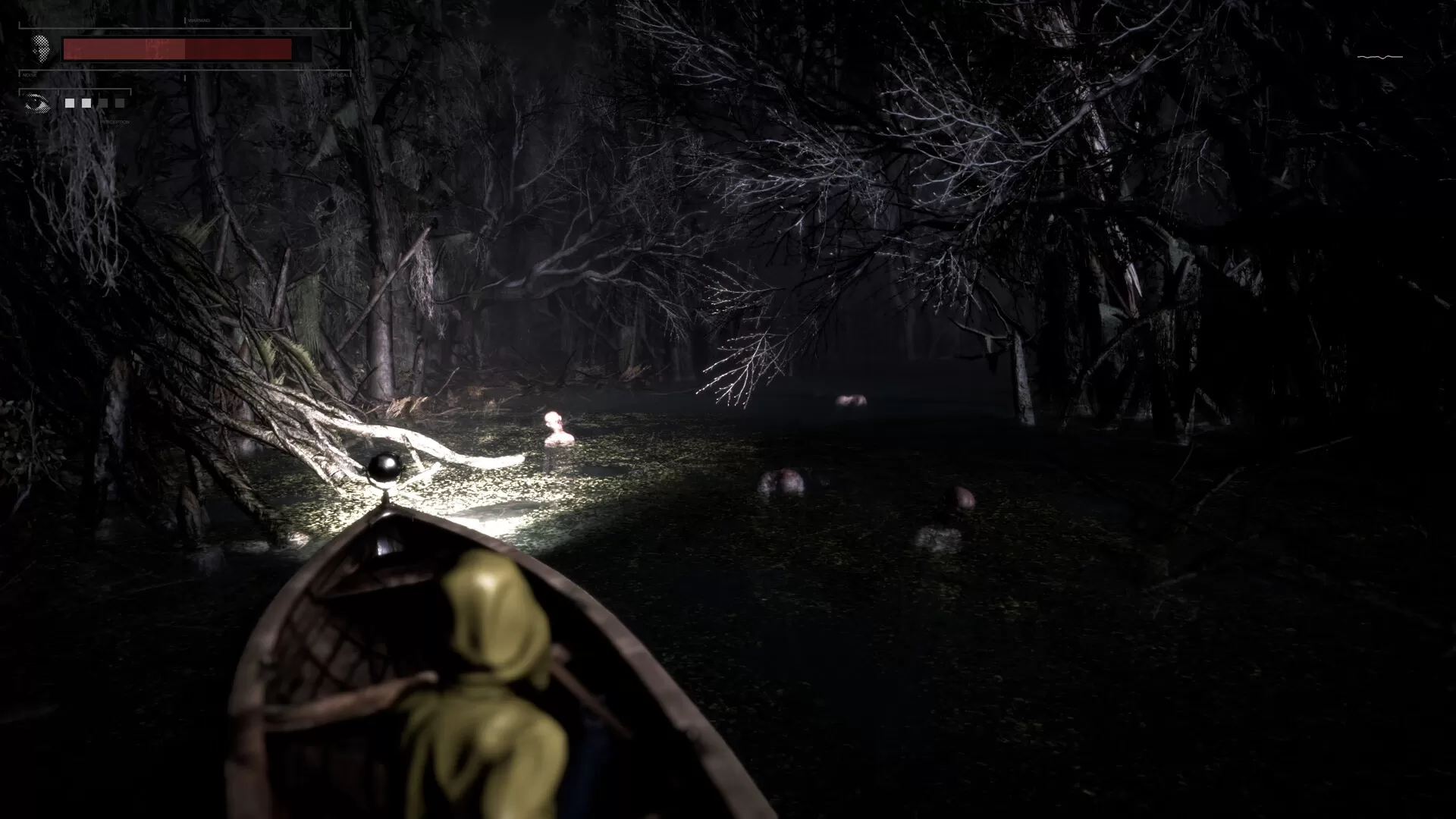Select the PERCEPTION label

[115, 121]
